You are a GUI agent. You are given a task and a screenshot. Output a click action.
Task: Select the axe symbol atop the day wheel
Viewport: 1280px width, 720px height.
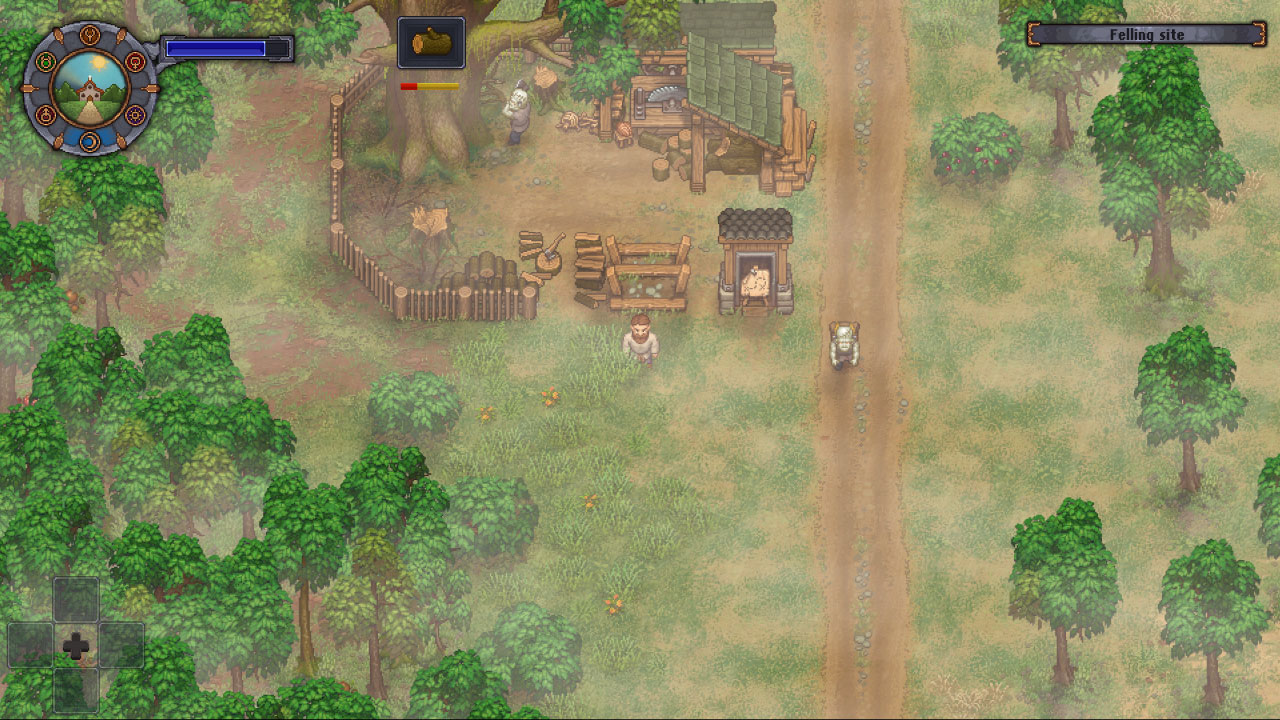(91, 34)
